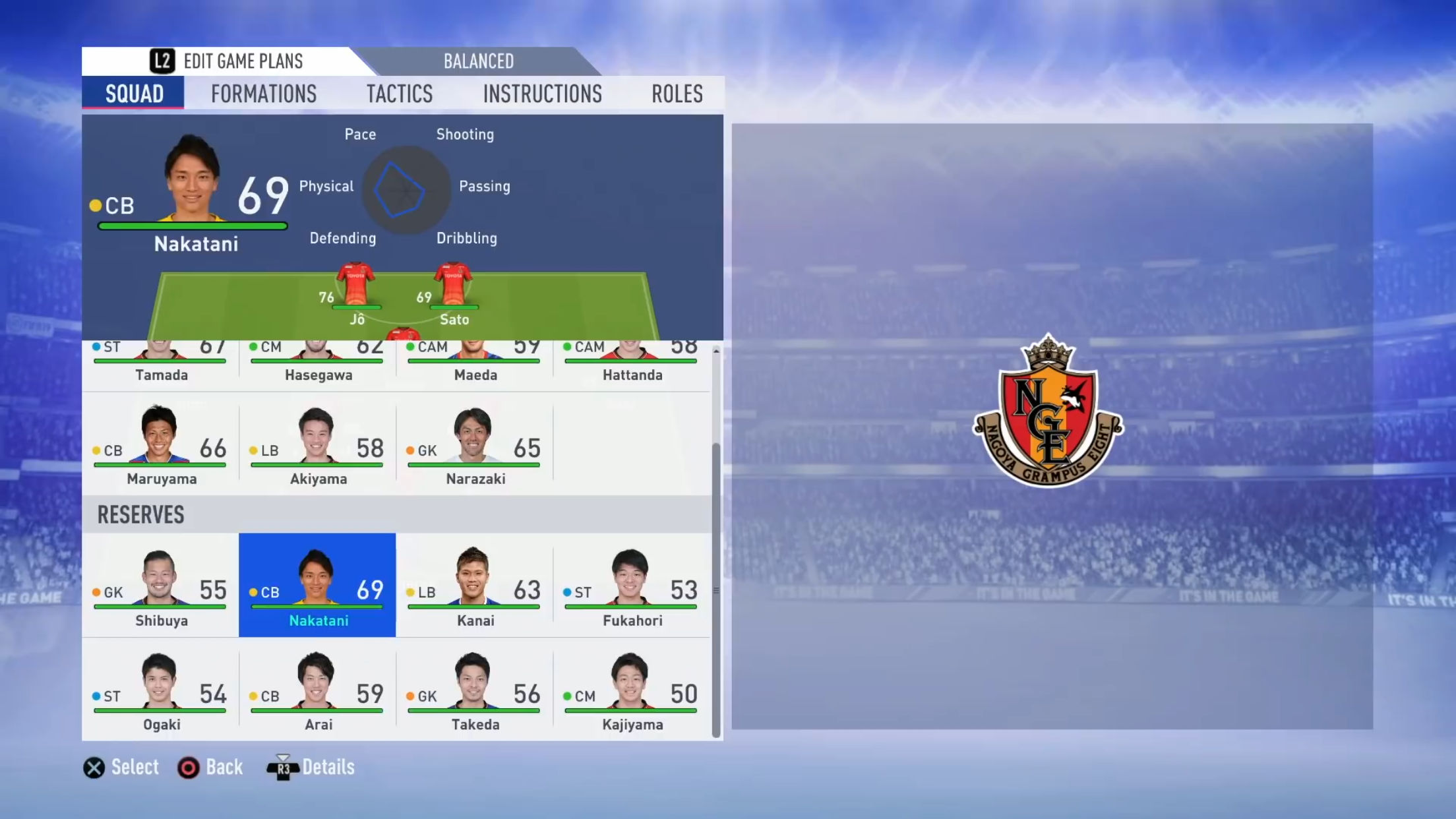Select reserve left-back Kanai
This screenshot has width=1456, height=819.
(x=474, y=585)
